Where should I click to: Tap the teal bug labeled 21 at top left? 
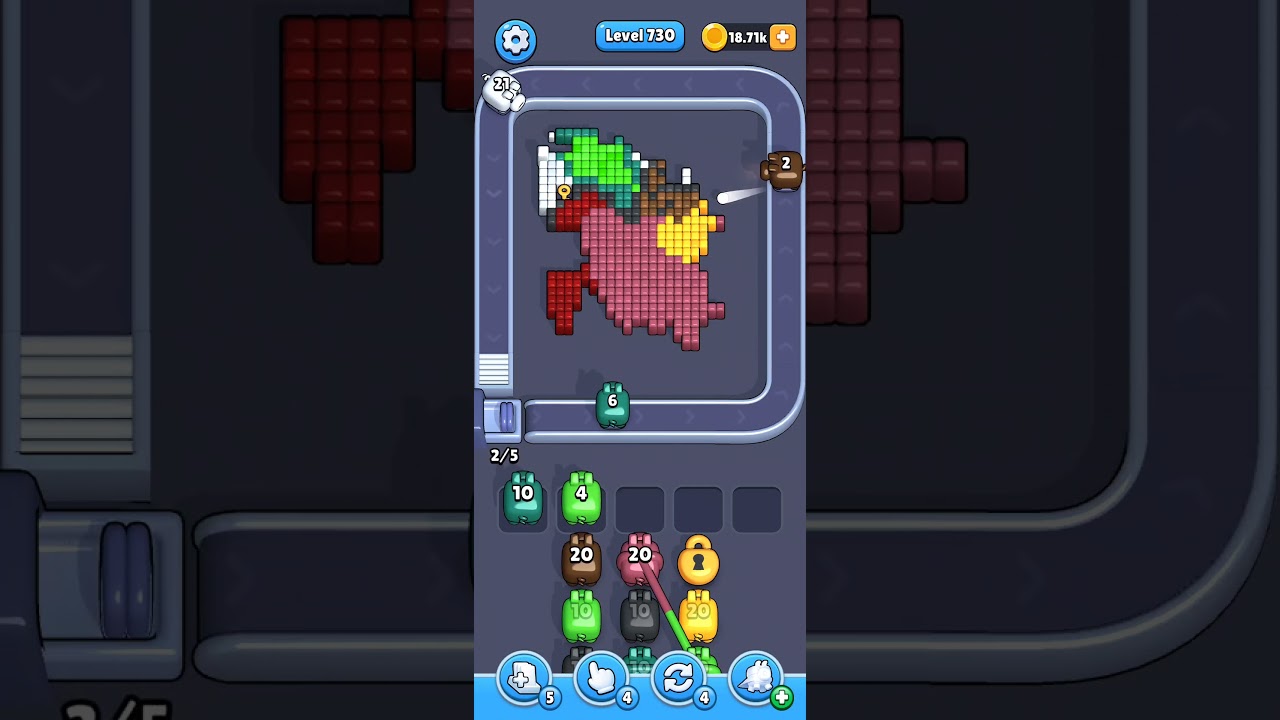[x=504, y=93]
